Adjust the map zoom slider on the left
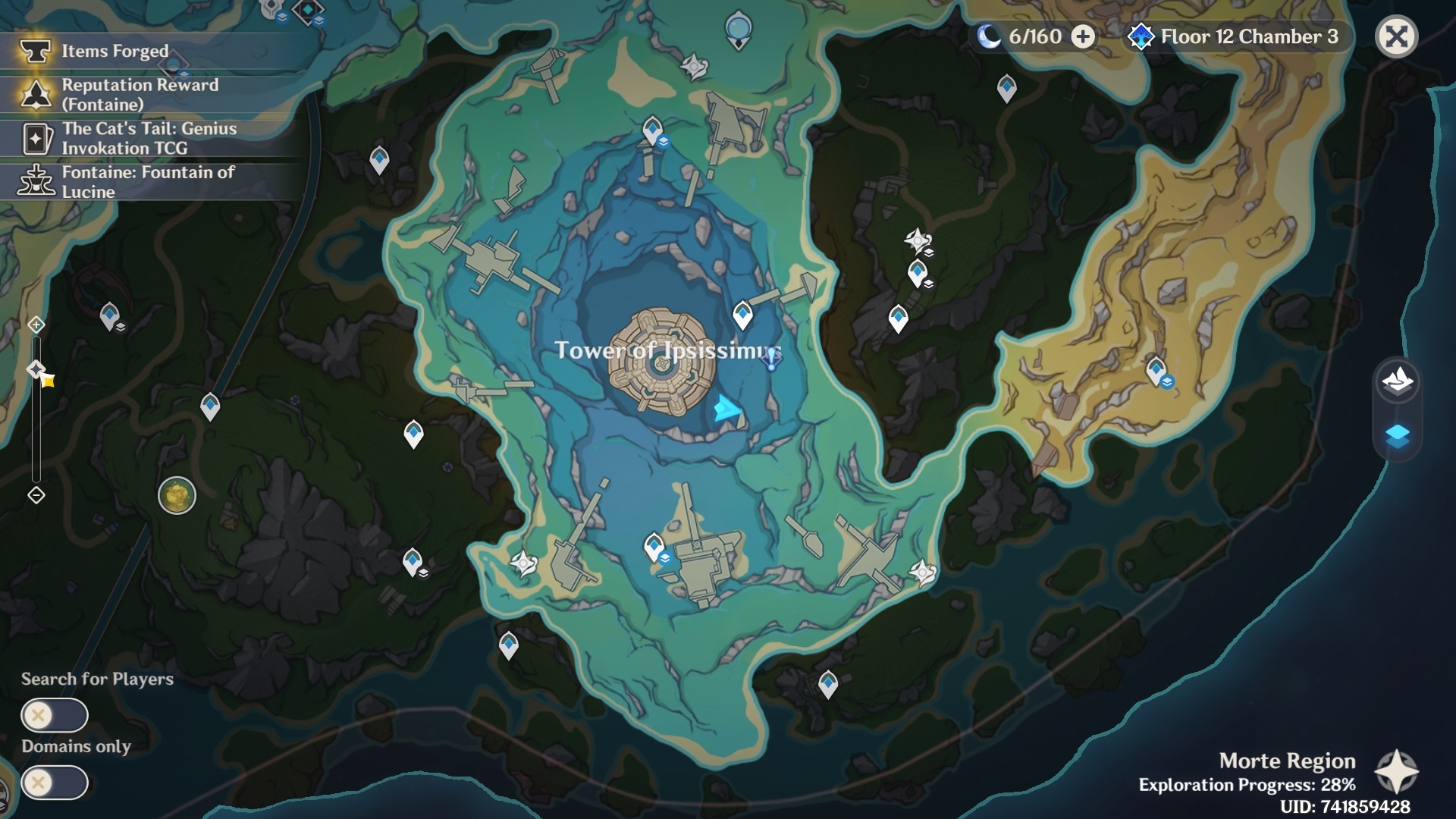Viewport: 1456px width, 819px height. coord(35,409)
